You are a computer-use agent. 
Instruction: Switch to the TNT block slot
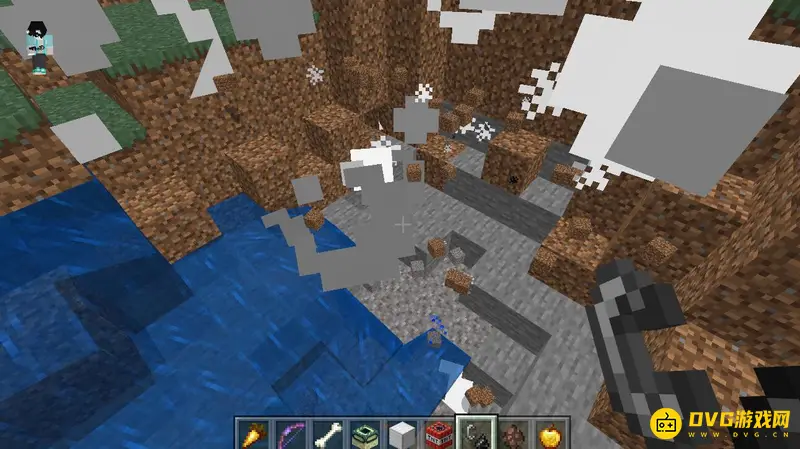pyautogui.click(x=438, y=434)
